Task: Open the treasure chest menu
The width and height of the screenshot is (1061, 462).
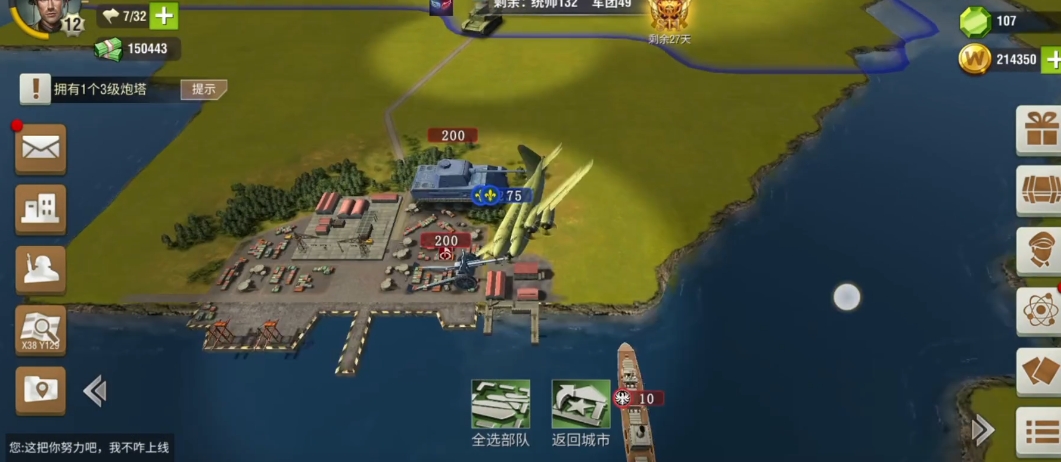Action: coord(1040,190)
